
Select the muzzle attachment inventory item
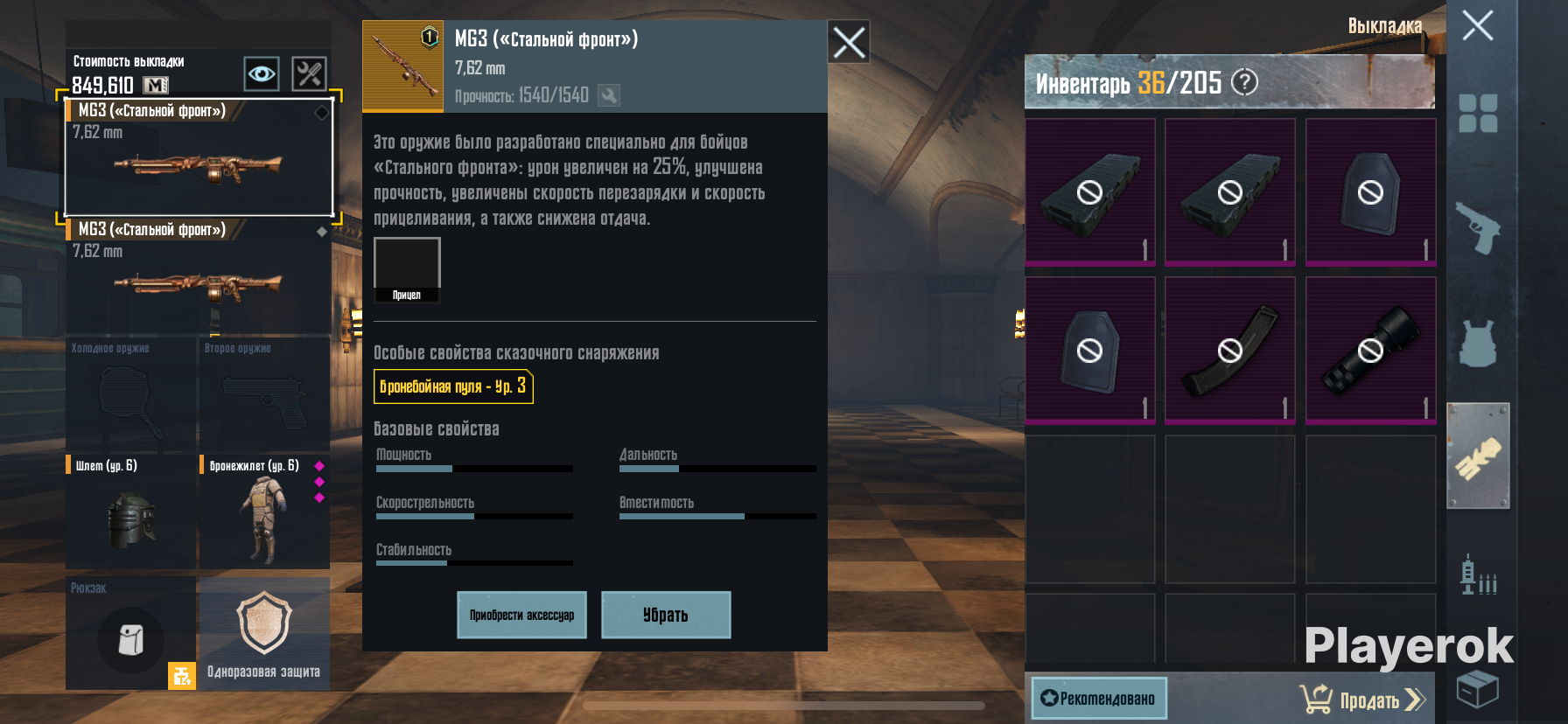coord(1370,351)
